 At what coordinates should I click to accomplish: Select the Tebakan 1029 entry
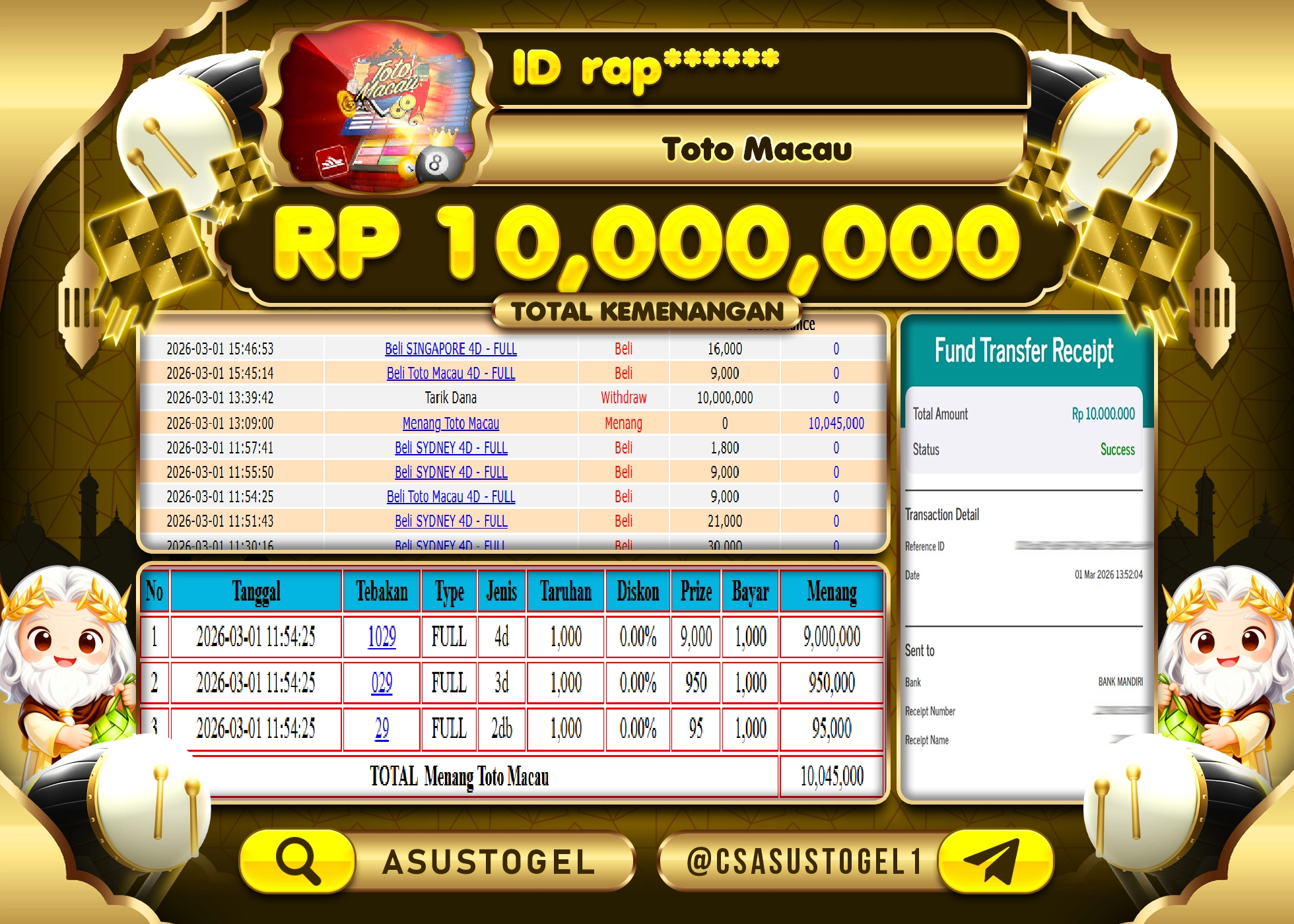pos(380,637)
